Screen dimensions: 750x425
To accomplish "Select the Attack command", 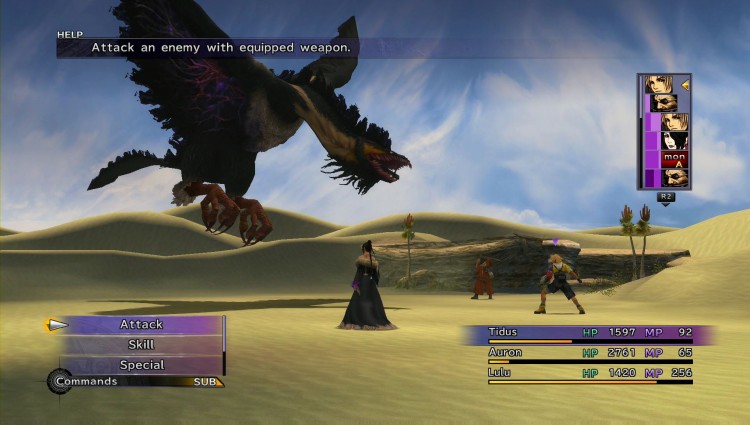I will 141,324.
